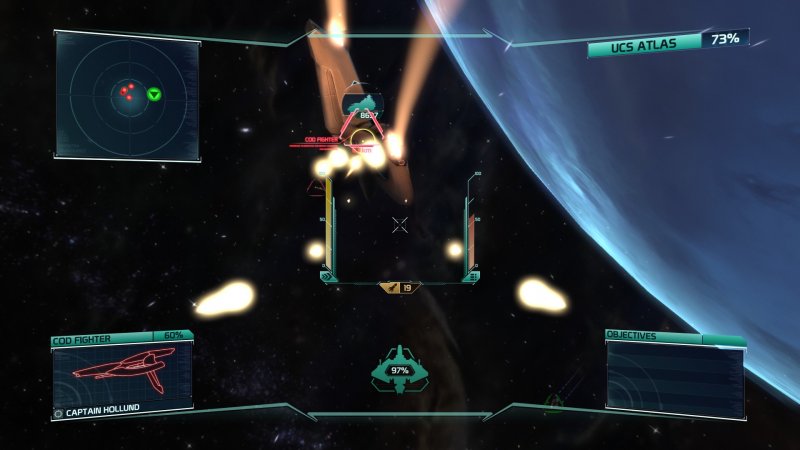The image size is (800, 450).
Task: Click the circular radar display
Action: point(128,96)
